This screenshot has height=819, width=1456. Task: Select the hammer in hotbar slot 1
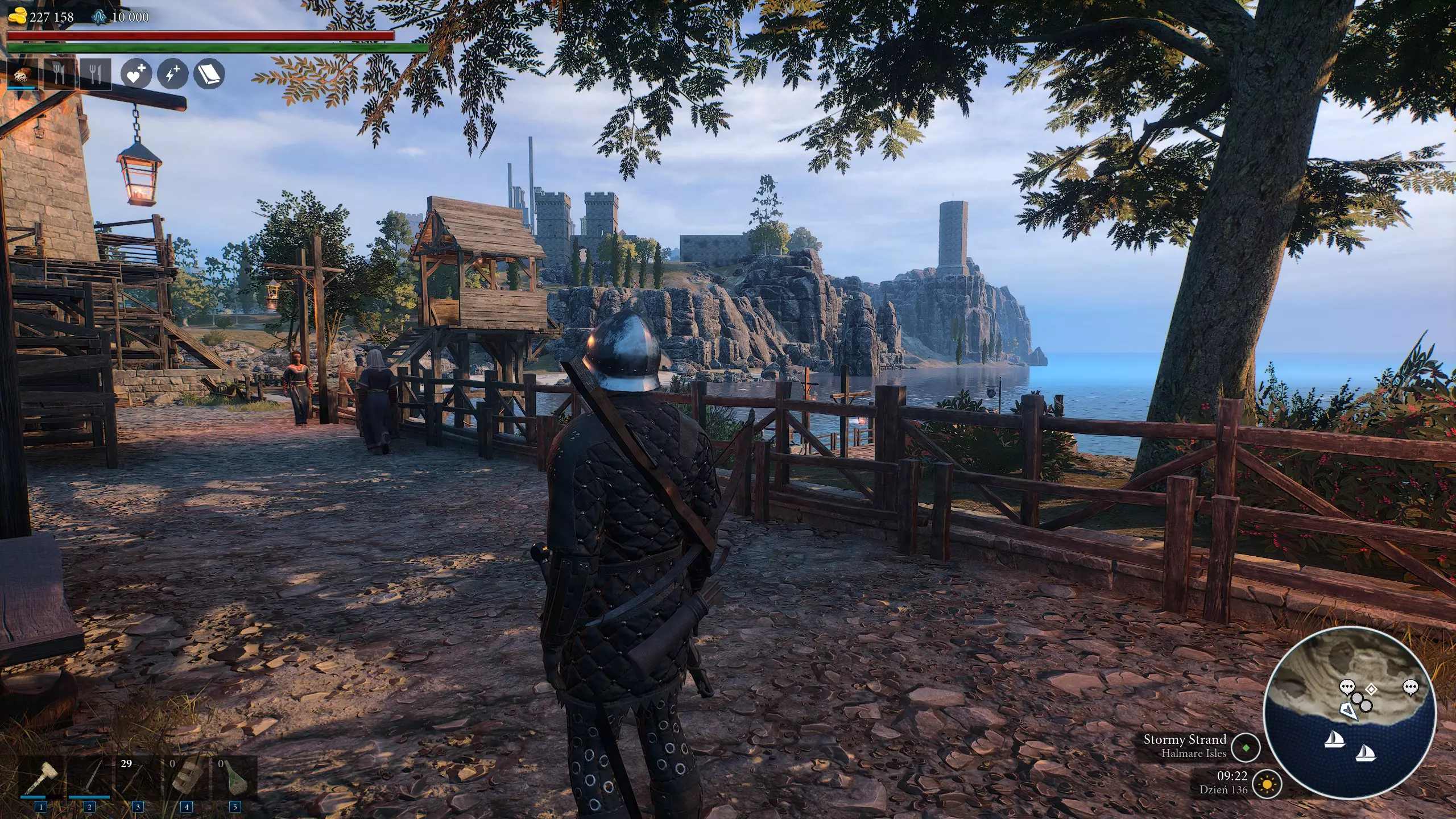pyautogui.click(x=41, y=776)
